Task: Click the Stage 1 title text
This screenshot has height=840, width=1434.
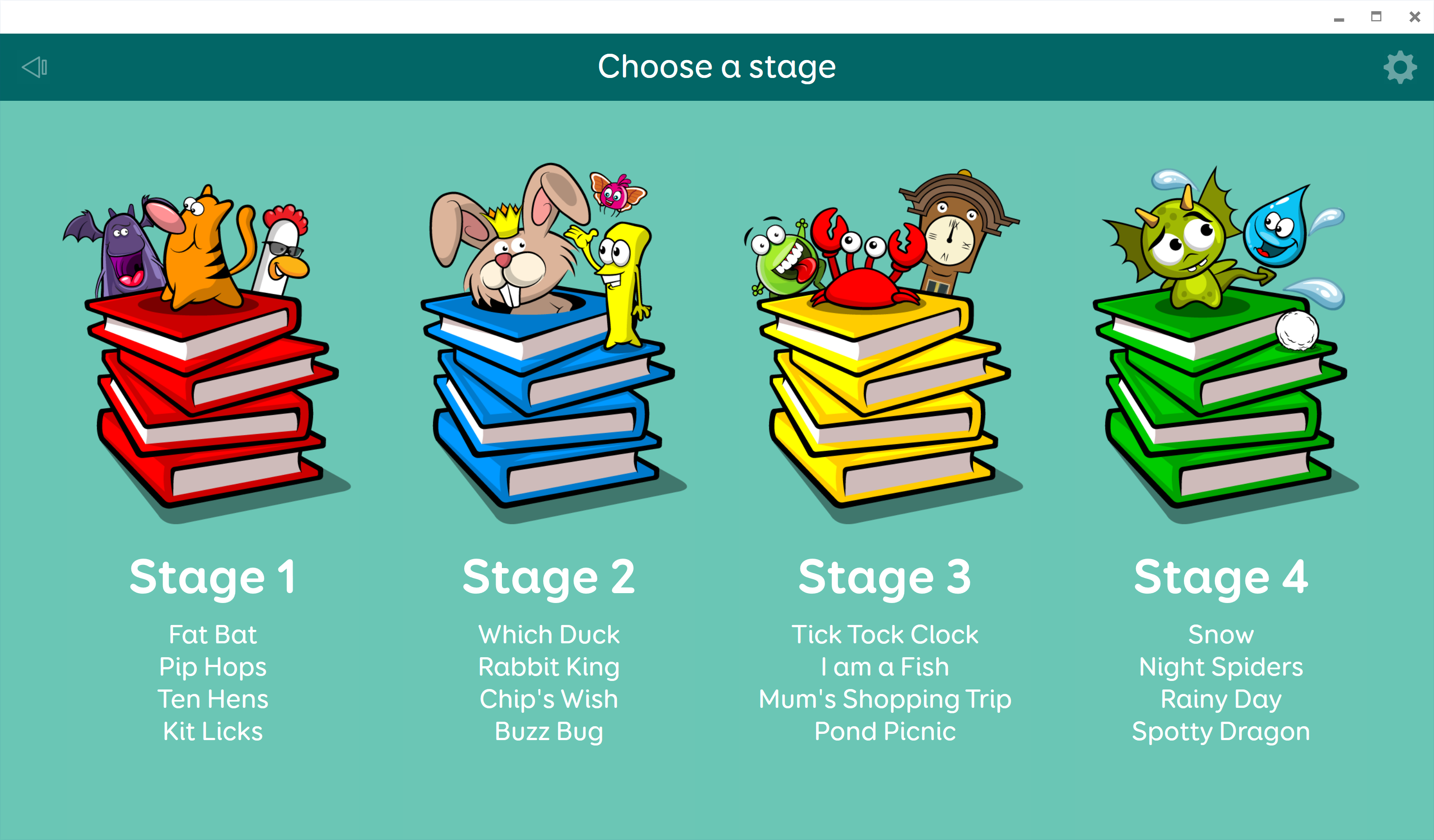Action: click(213, 577)
